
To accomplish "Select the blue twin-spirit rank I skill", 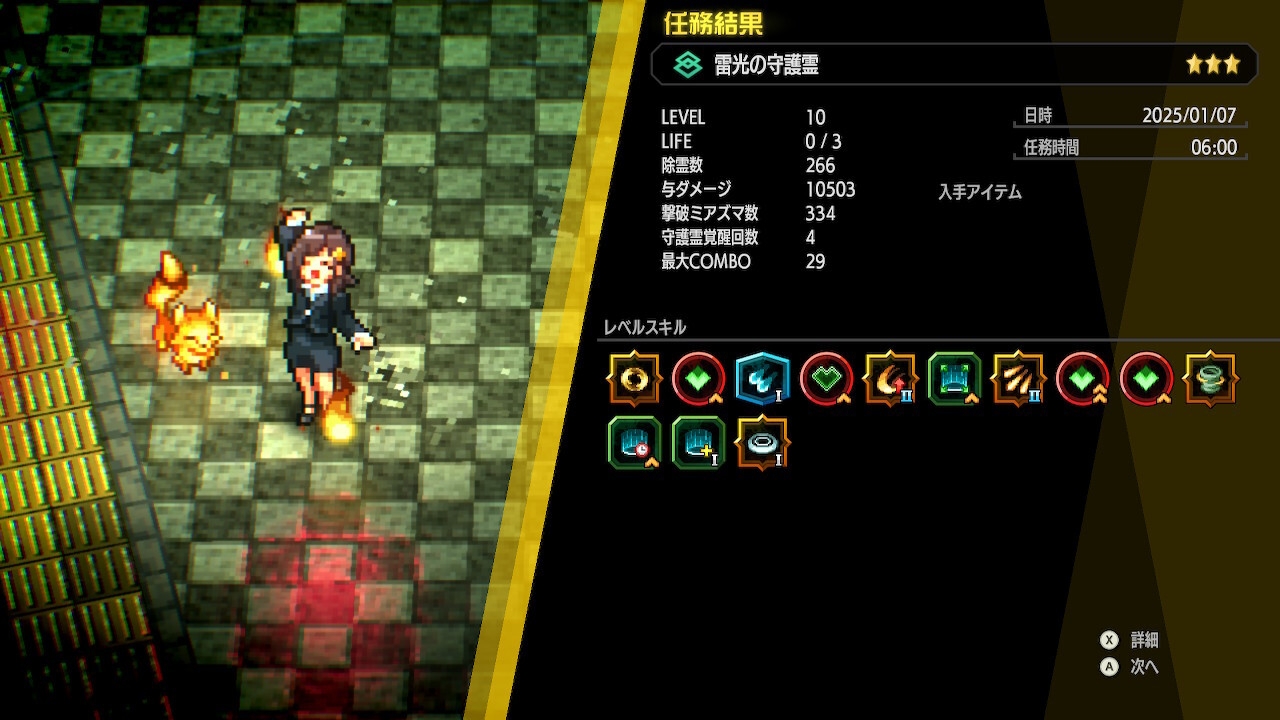I will (762, 380).
